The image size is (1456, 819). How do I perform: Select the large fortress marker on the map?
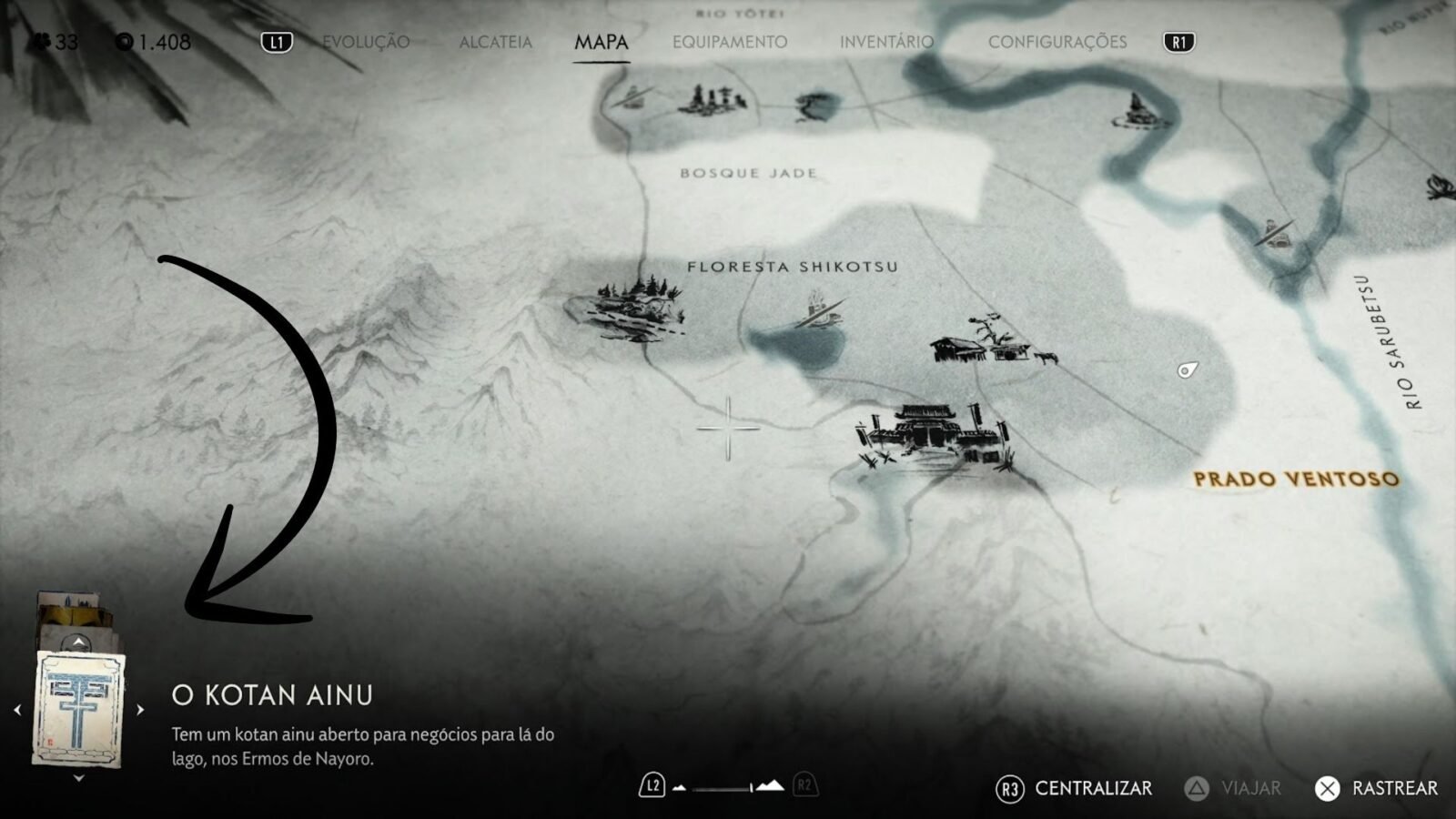pos(933,434)
